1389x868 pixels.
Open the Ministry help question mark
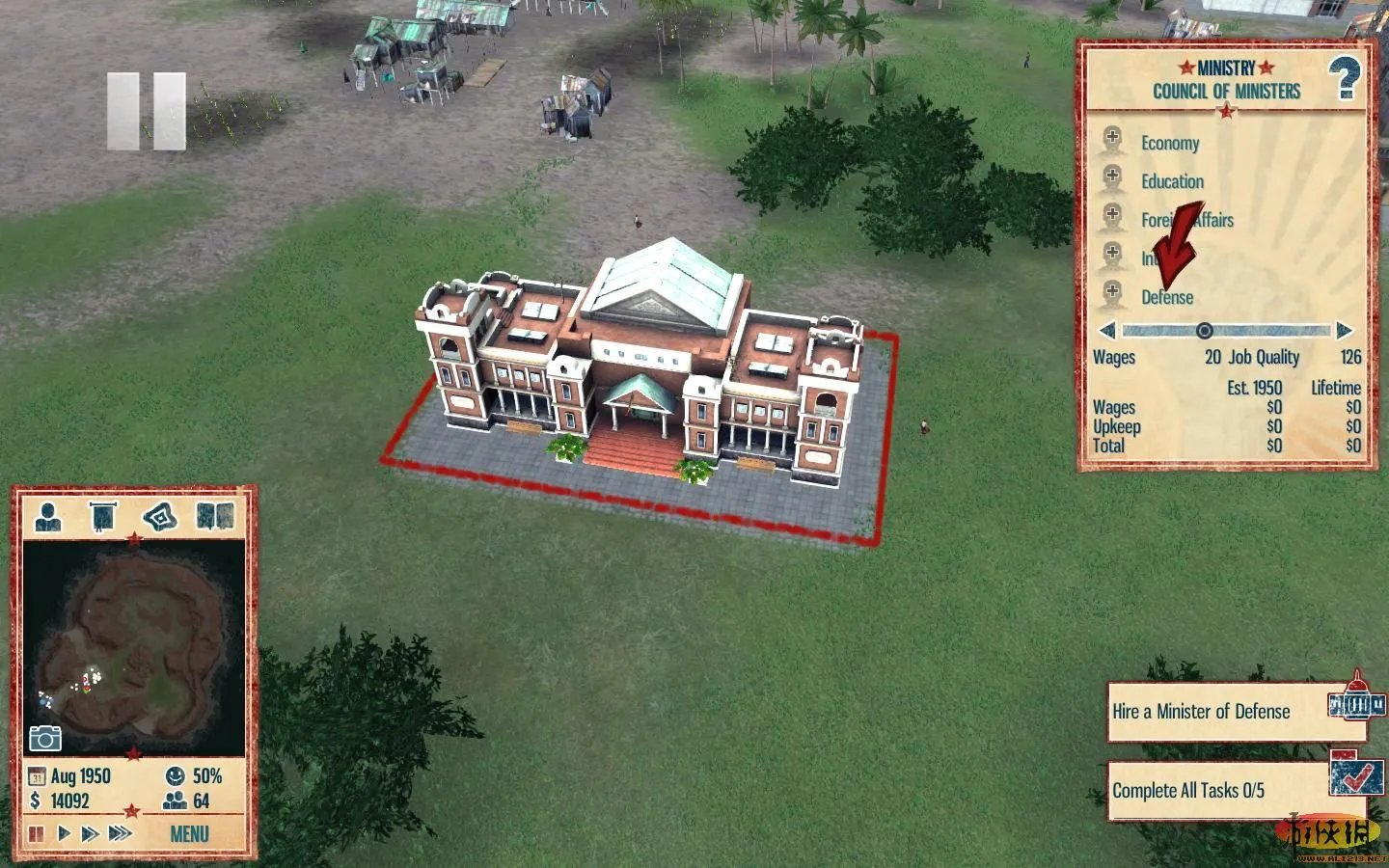tap(1344, 78)
